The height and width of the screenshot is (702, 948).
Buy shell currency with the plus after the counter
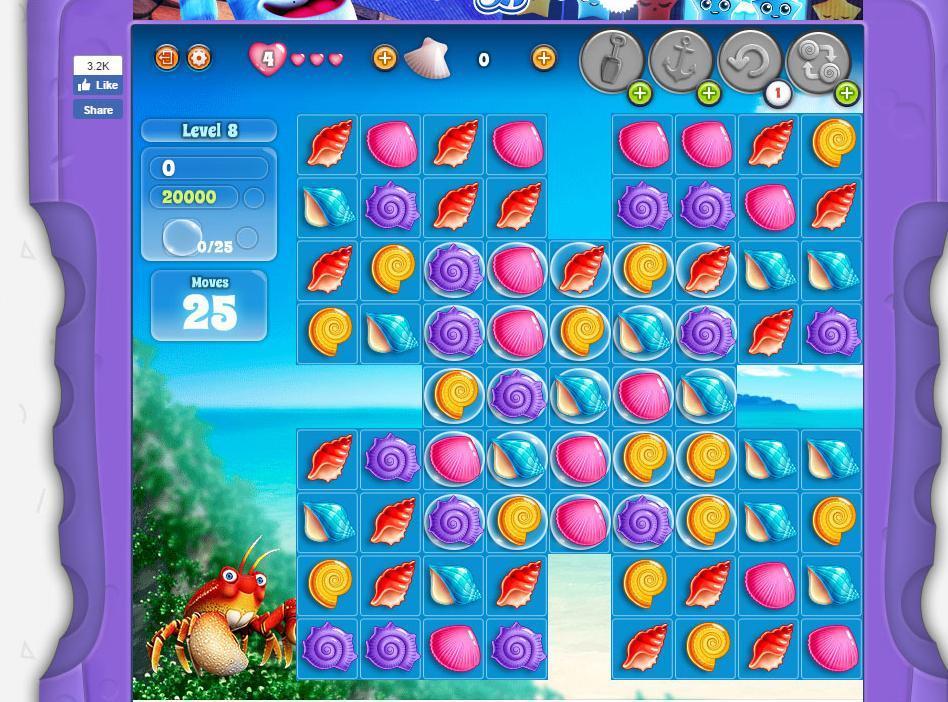[543, 59]
